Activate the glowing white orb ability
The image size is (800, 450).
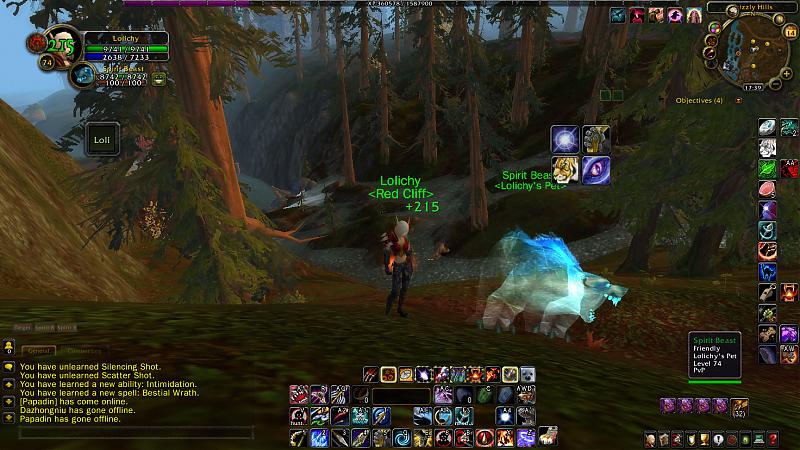coord(565,140)
